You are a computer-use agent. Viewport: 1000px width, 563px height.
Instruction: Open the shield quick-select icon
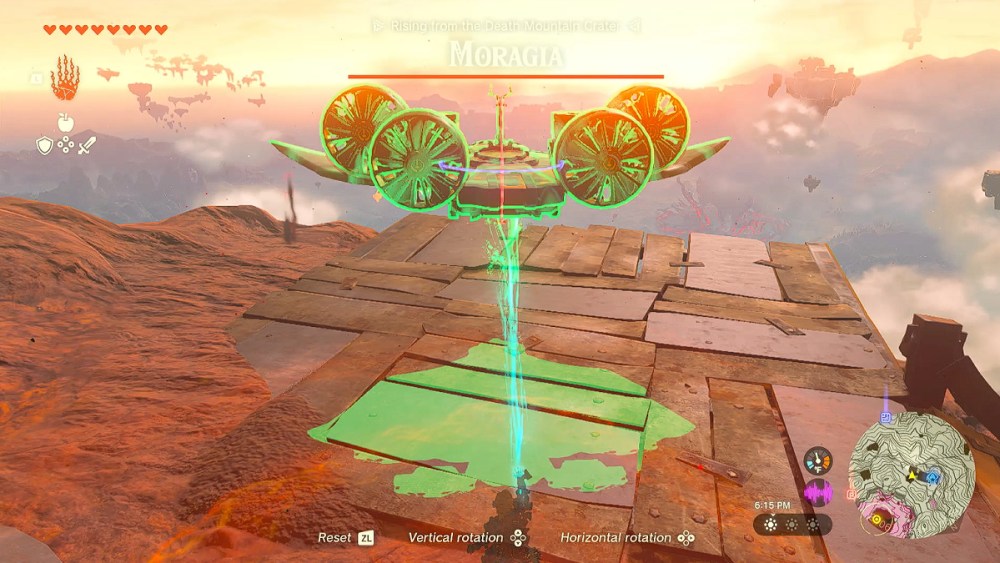[44, 146]
